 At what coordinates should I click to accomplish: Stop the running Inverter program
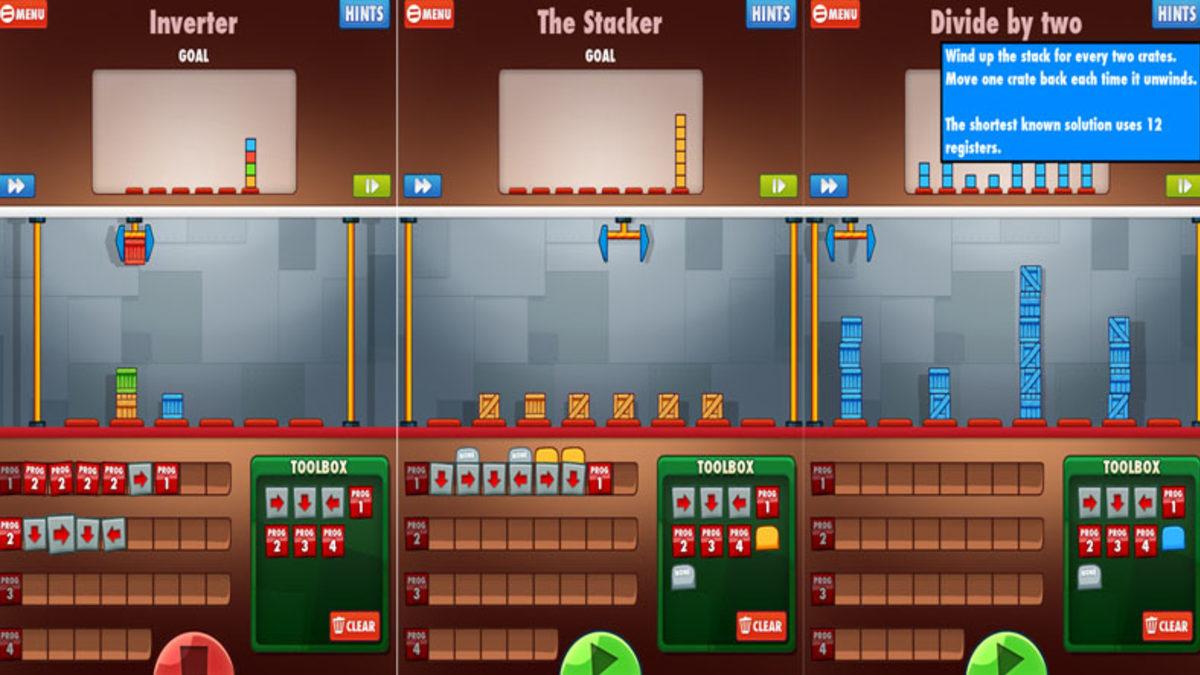point(194,656)
